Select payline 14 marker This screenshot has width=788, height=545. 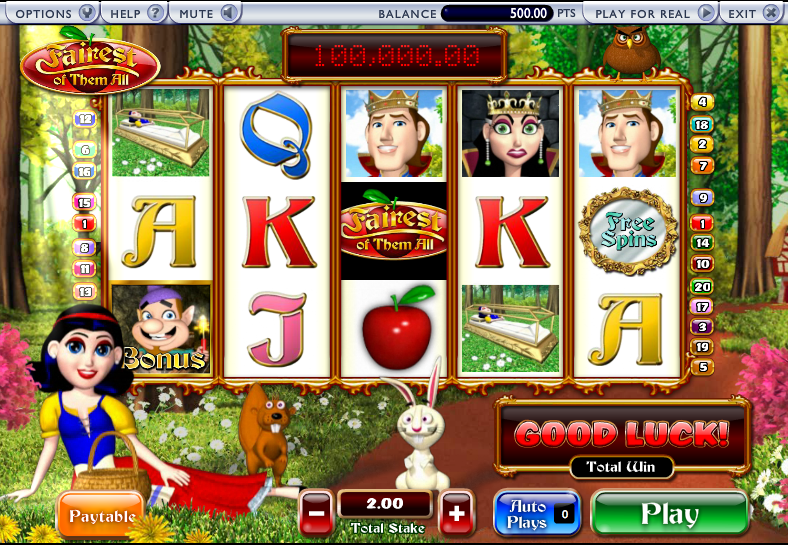tap(702, 243)
